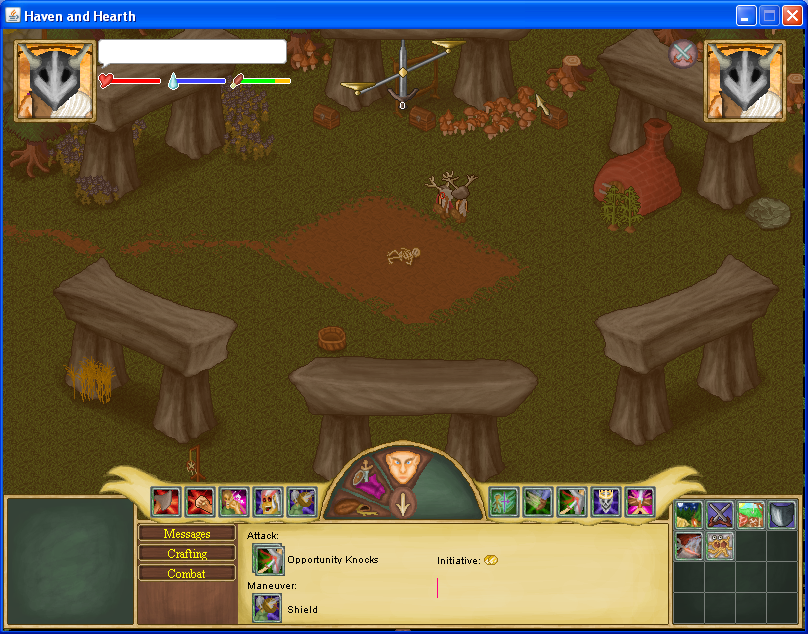Toggle the crossed swords combat icon near opponent

pyautogui.click(x=683, y=53)
